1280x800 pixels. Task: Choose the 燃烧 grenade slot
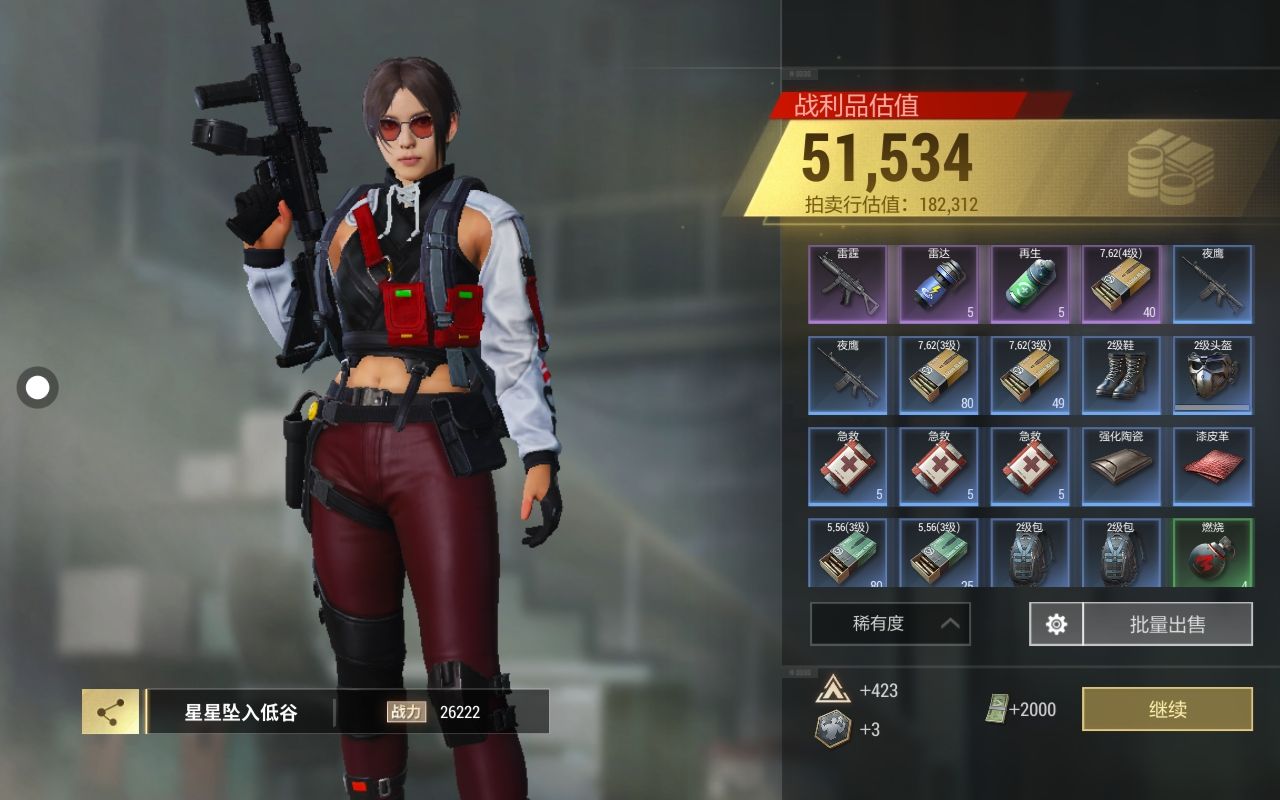(x=1212, y=553)
